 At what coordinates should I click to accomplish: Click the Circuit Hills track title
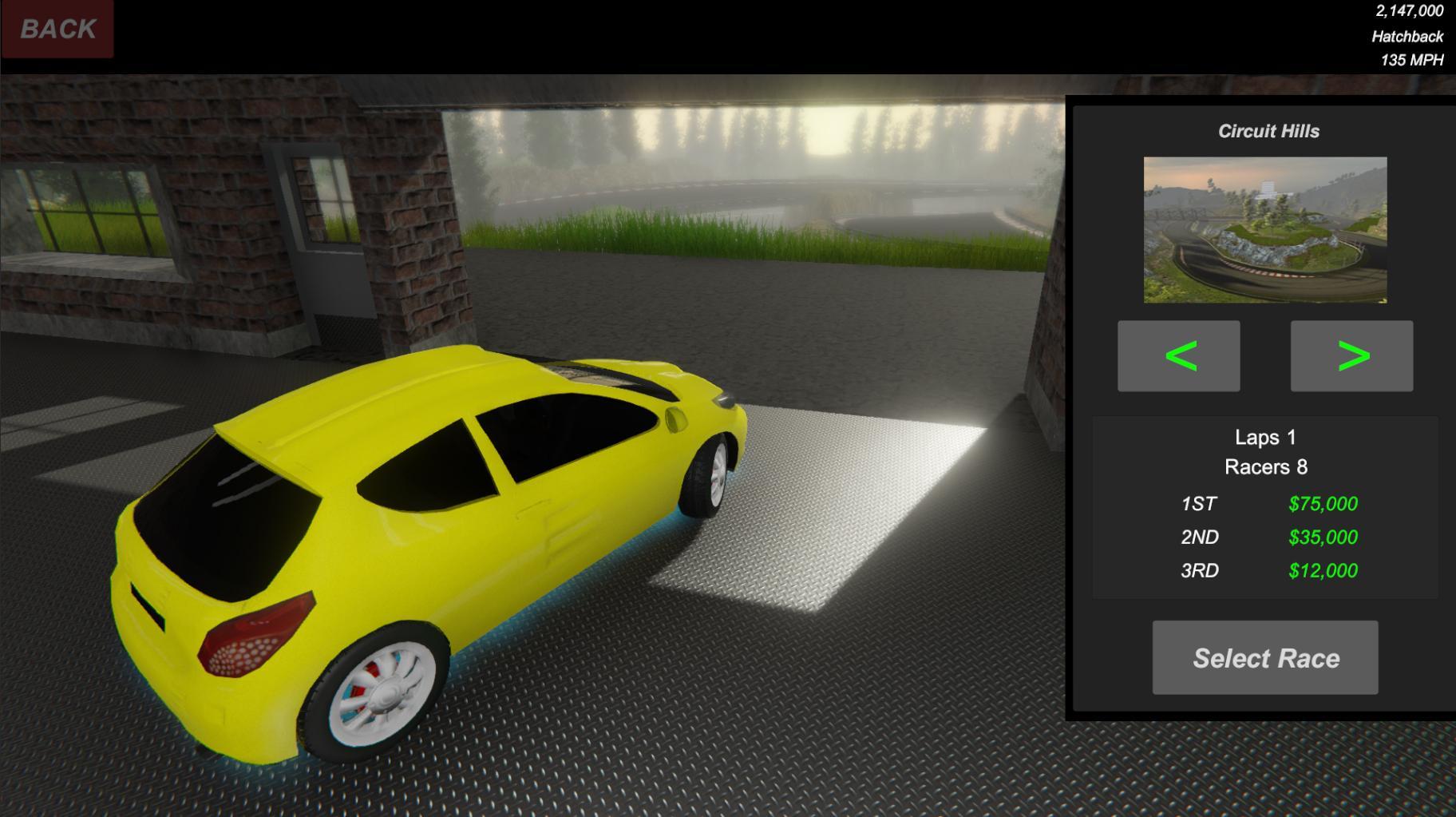(x=1269, y=131)
